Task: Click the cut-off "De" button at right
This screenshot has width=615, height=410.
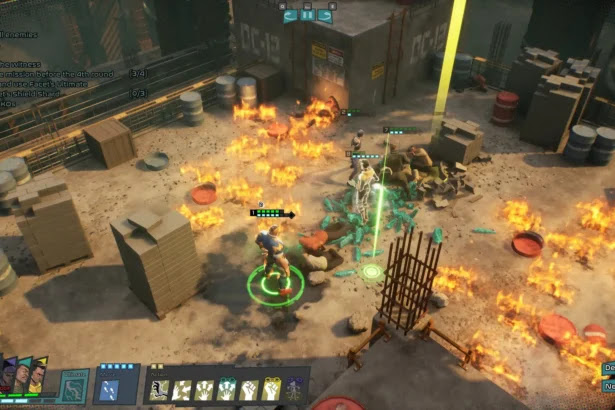Action: 608,369
